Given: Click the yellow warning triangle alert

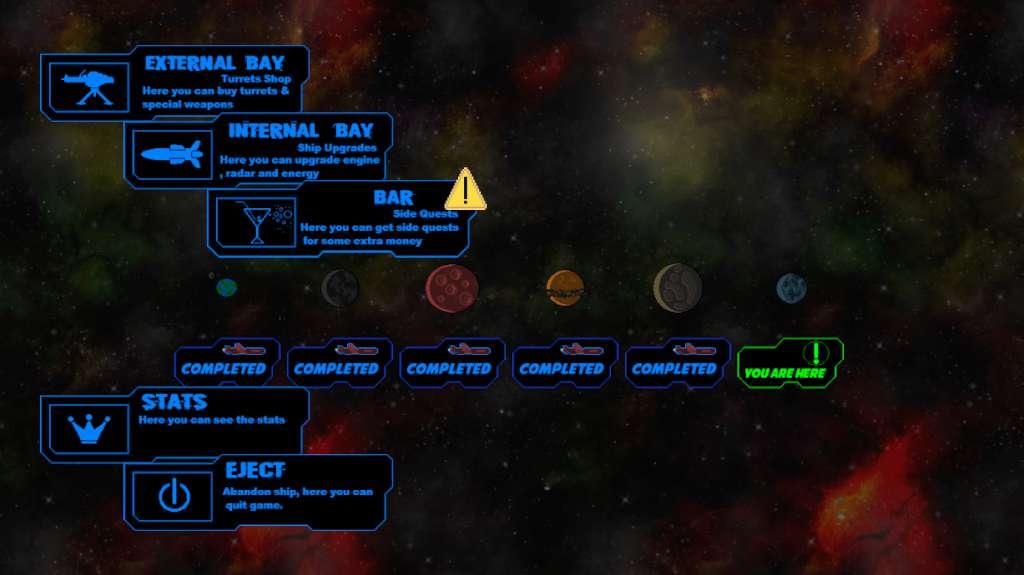Looking at the screenshot, I should pyautogui.click(x=465, y=189).
